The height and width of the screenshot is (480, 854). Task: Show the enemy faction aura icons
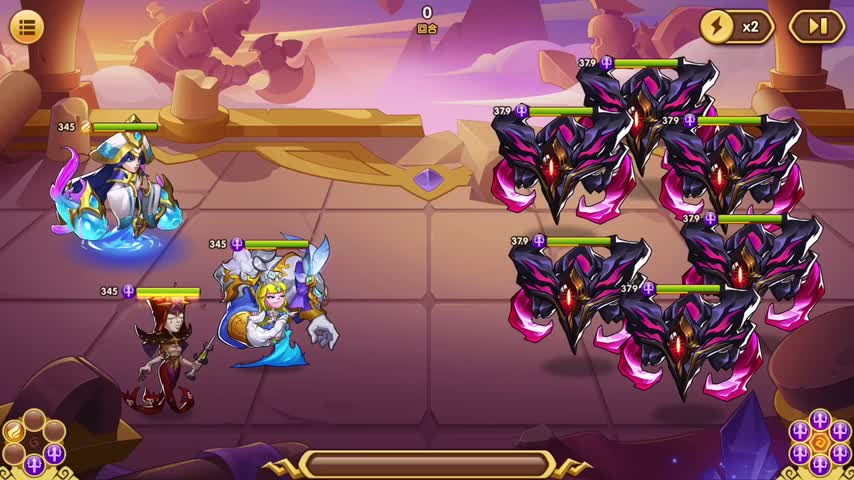[819, 443]
